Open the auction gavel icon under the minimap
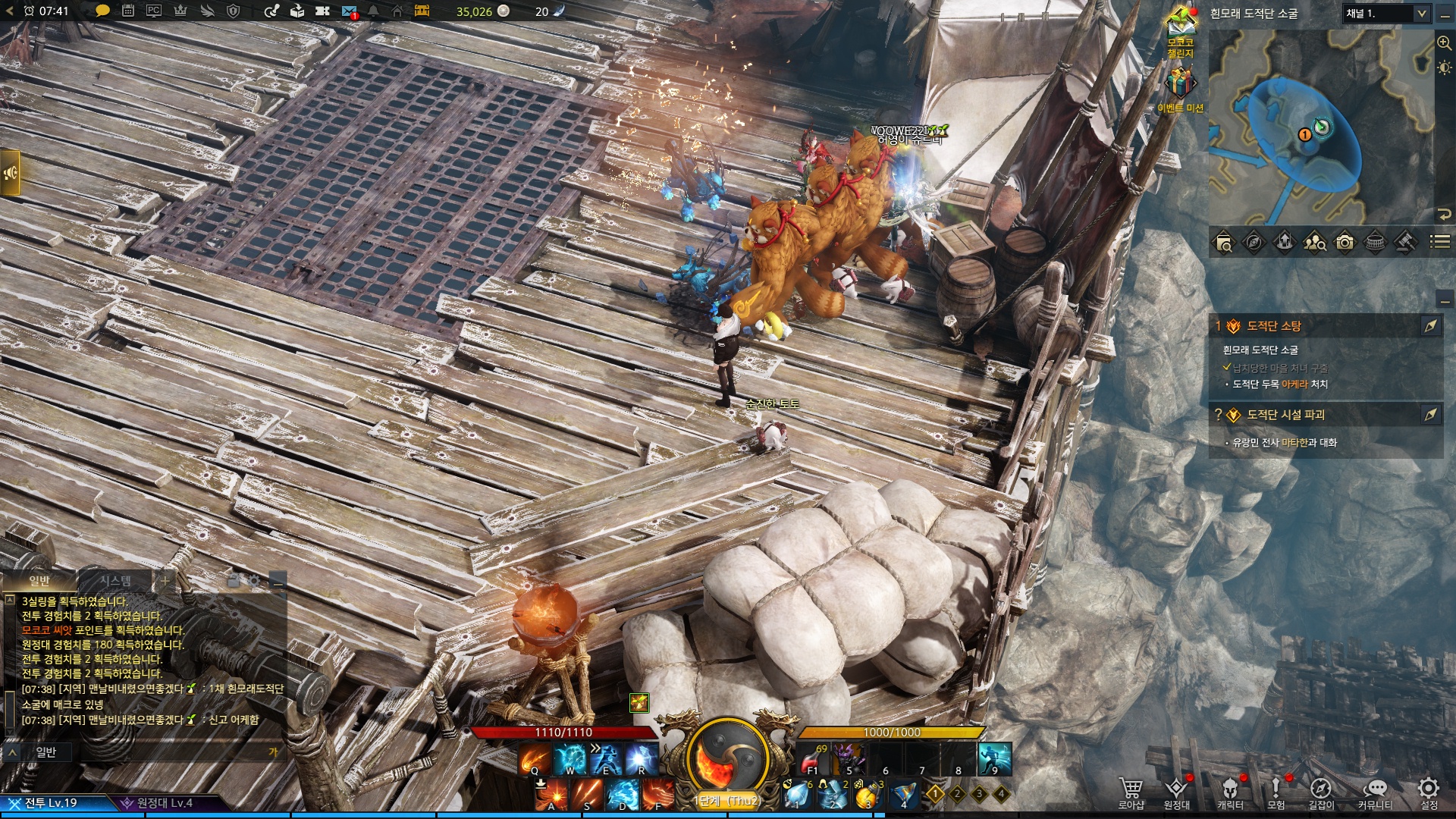 click(1405, 242)
